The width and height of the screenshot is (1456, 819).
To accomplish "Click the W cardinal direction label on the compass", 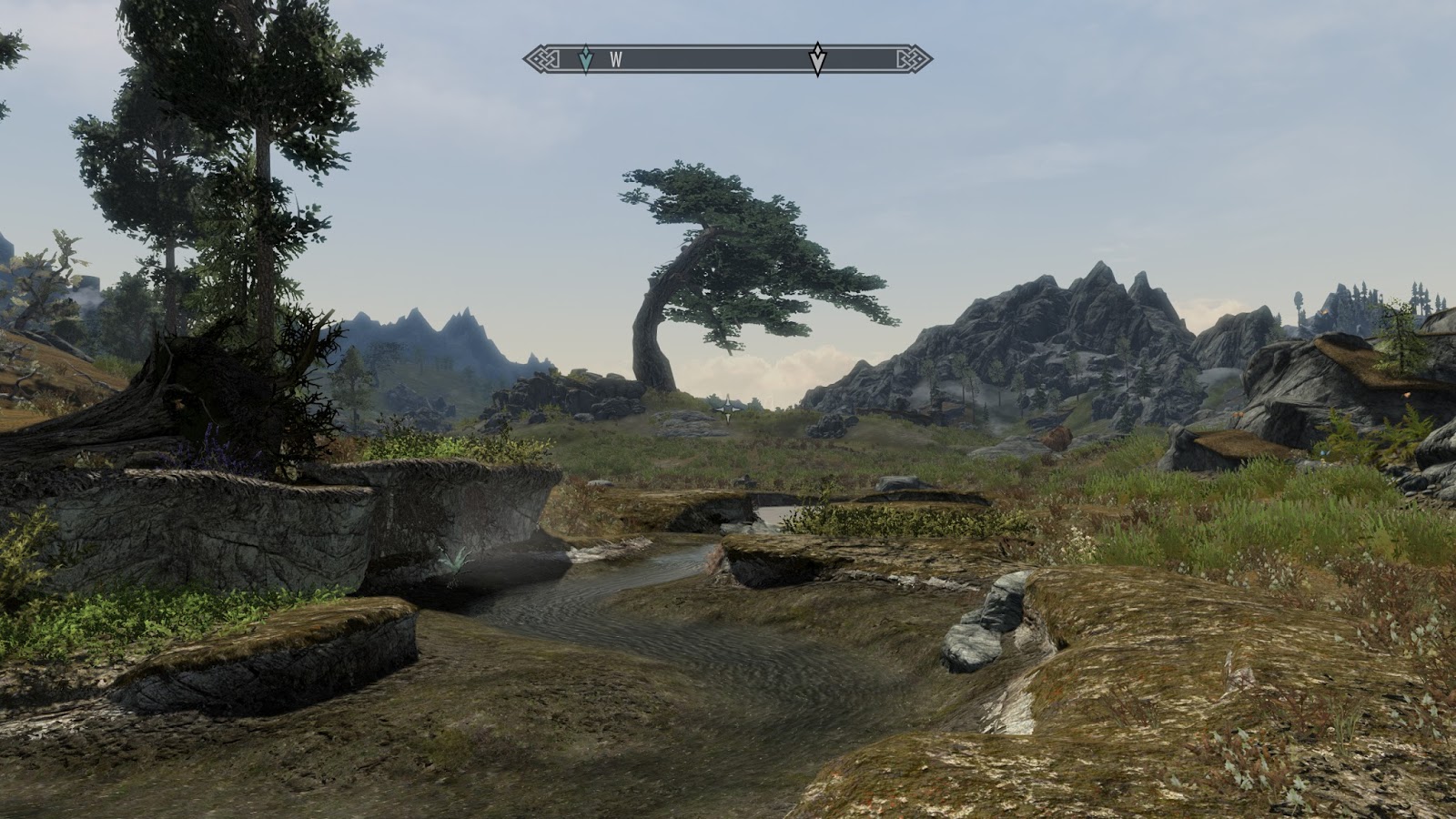I will click(617, 58).
